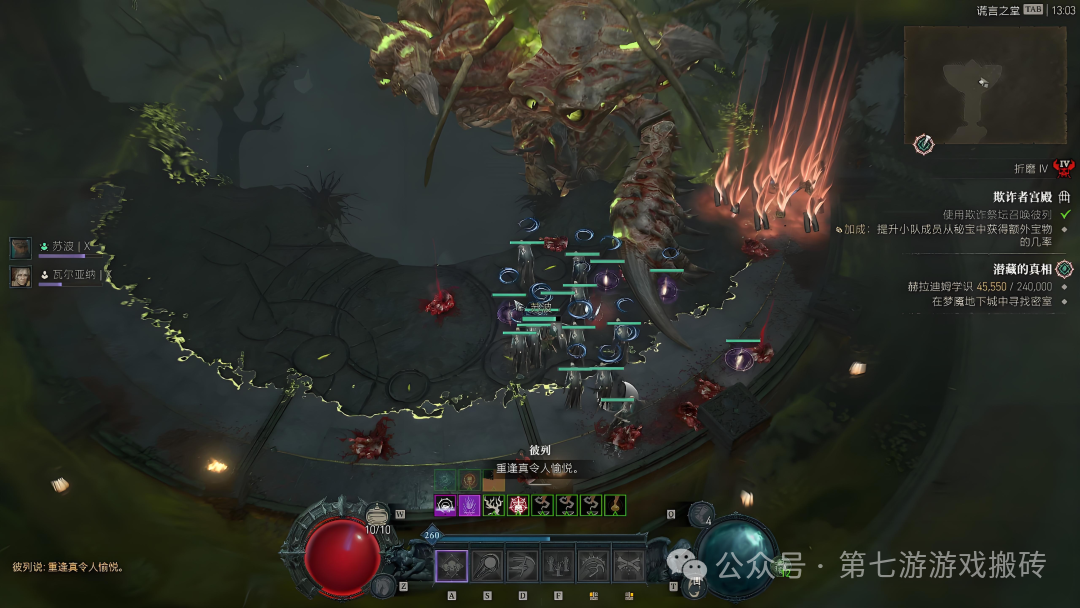Click the white tree buff icon
Image resolution: width=1080 pixels, height=608 pixels.
pyautogui.click(x=493, y=505)
